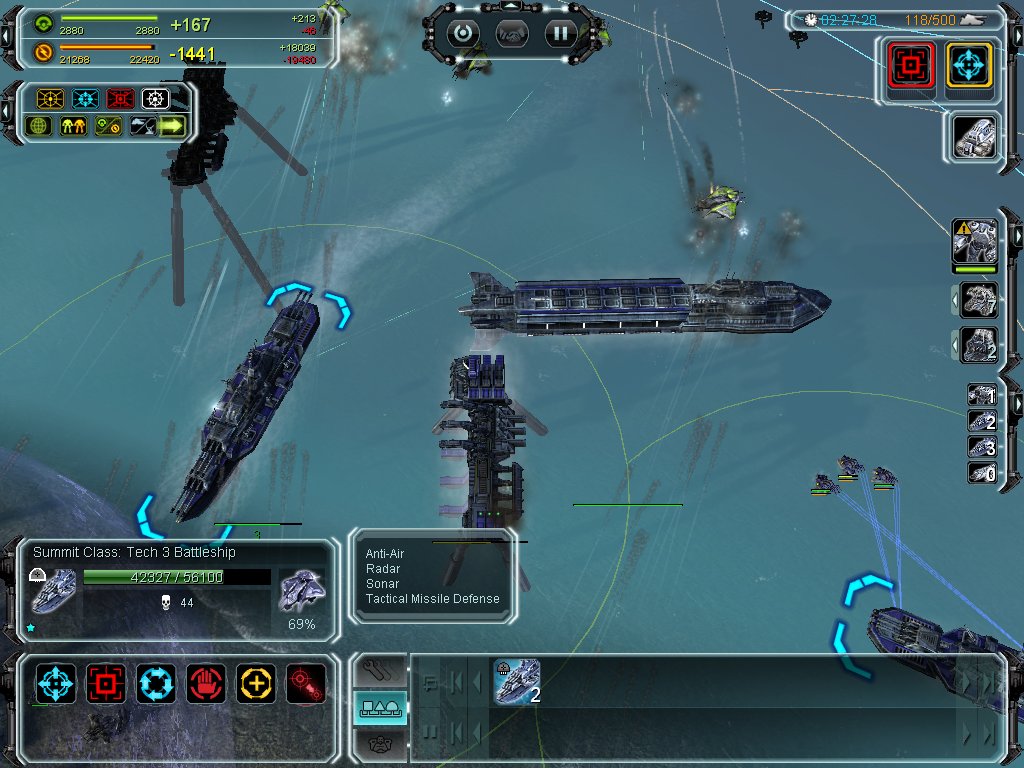The height and width of the screenshot is (768, 1024).
Task: Activate the Patrol order button
Action: (156, 683)
